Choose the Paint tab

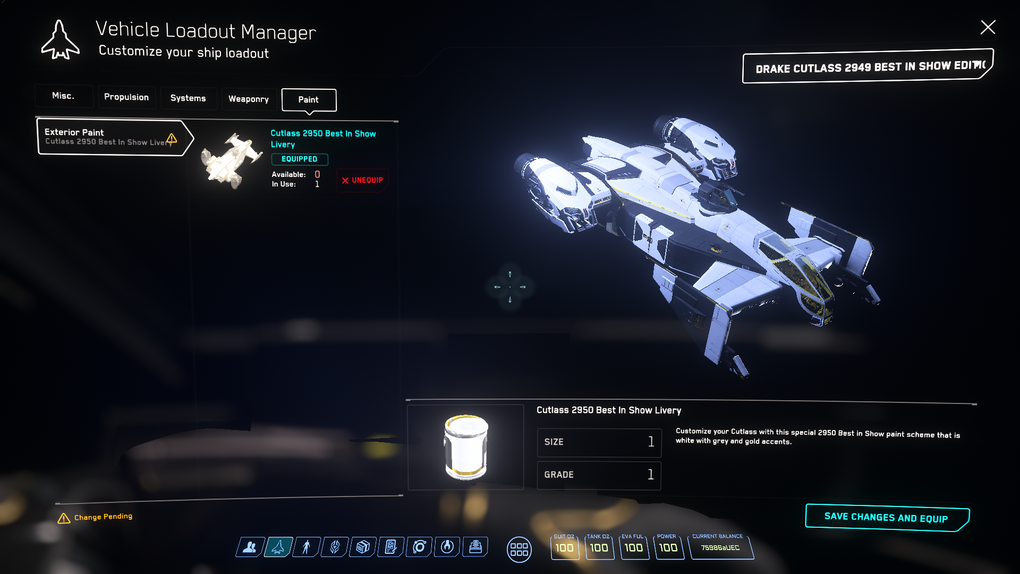click(309, 100)
